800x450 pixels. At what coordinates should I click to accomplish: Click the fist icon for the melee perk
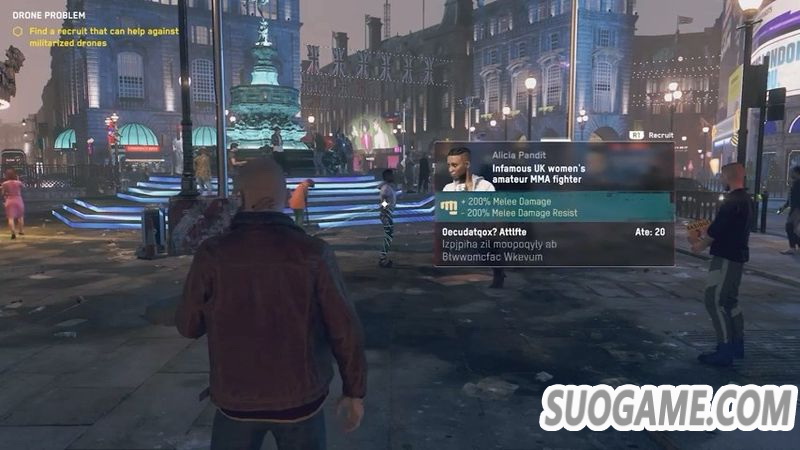[450, 207]
